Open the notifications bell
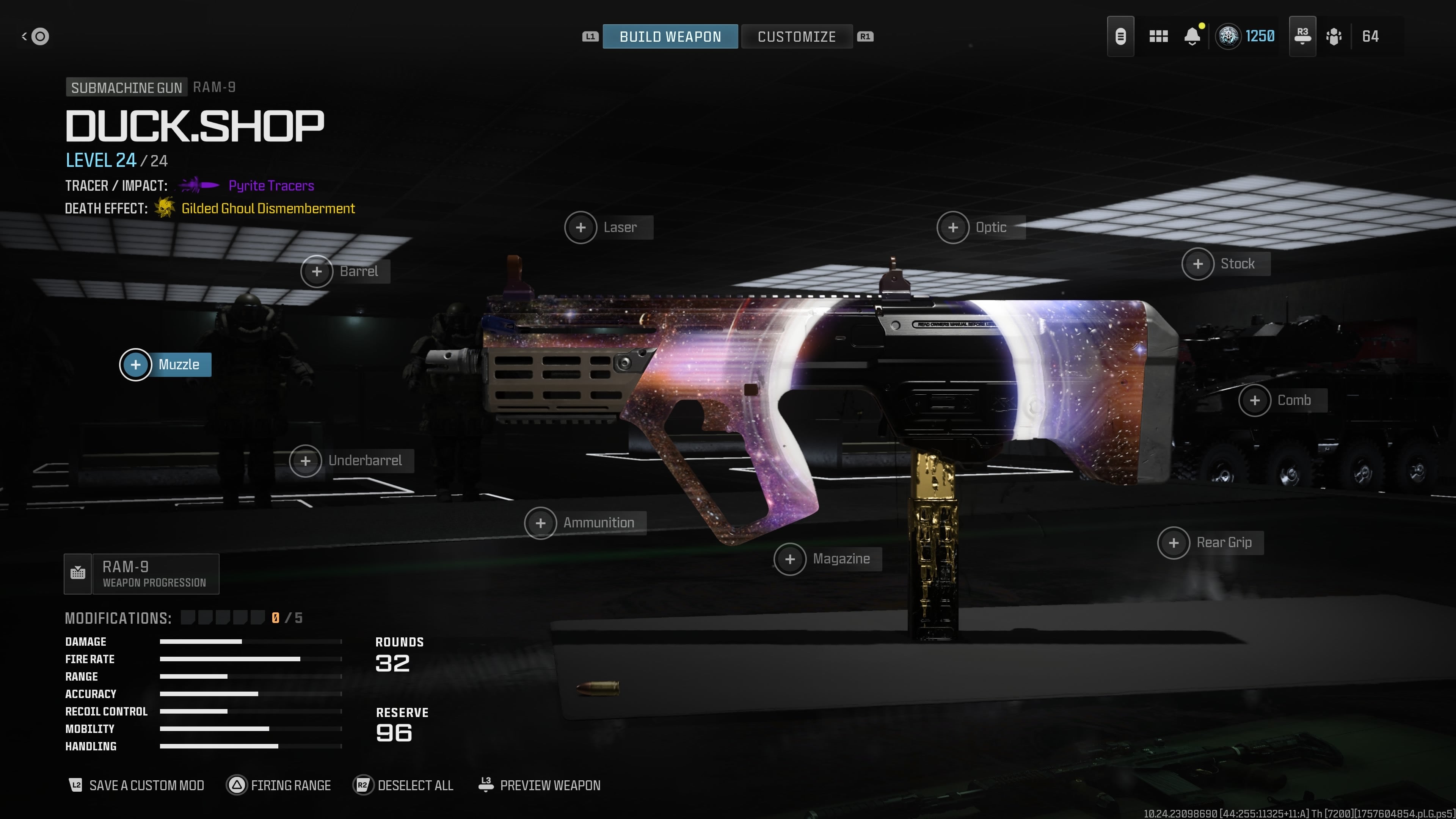Screen dimensions: 1456x819 pyautogui.click(x=1192, y=37)
